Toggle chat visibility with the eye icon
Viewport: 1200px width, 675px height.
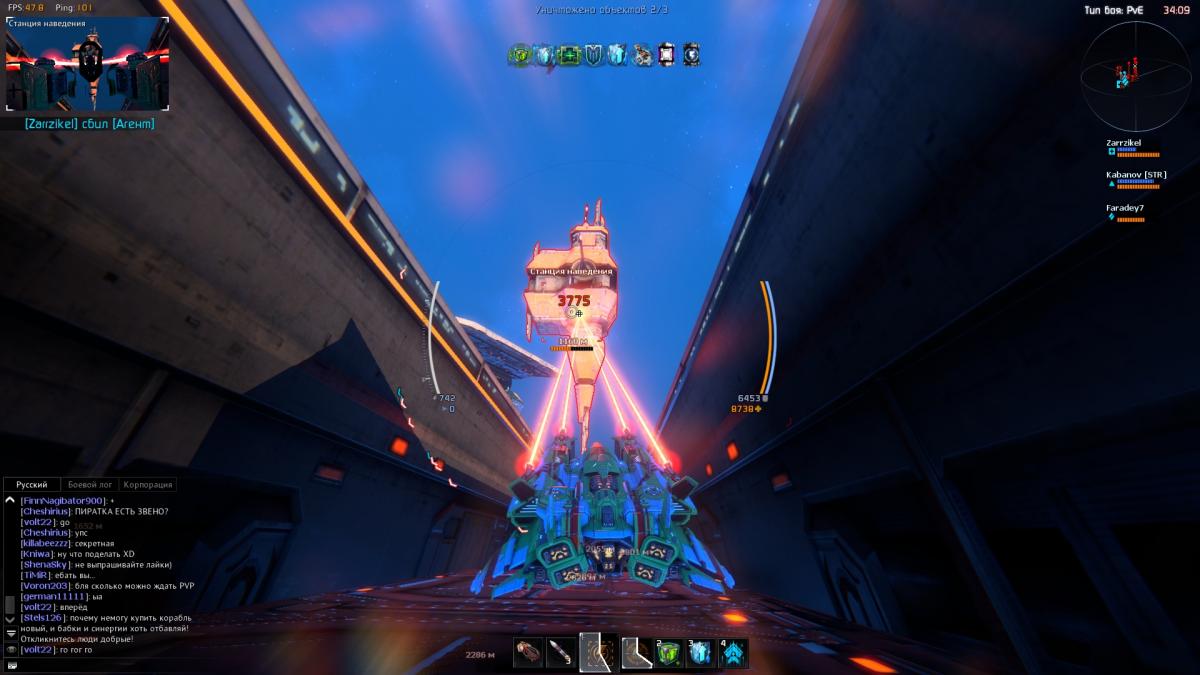click(x=11, y=649)
